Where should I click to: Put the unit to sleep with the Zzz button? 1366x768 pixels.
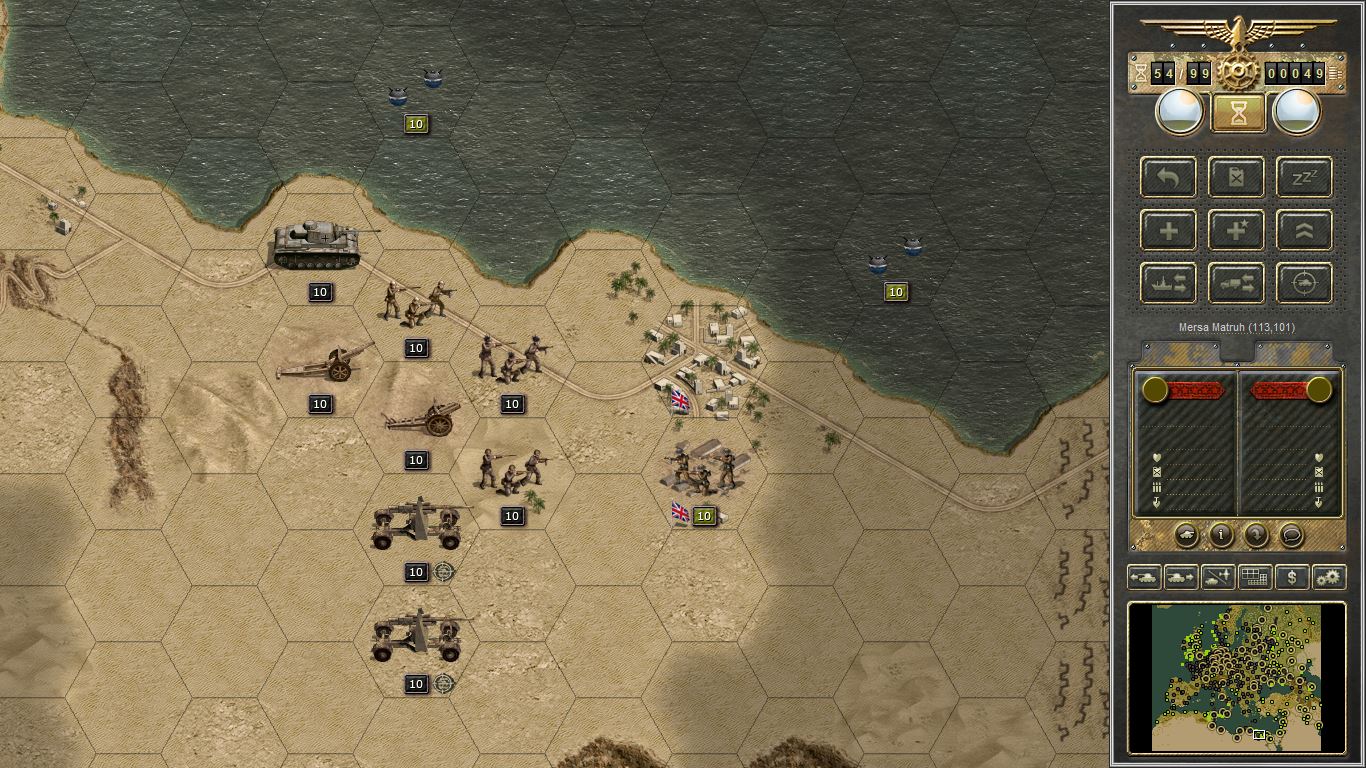click(1304, 178)
